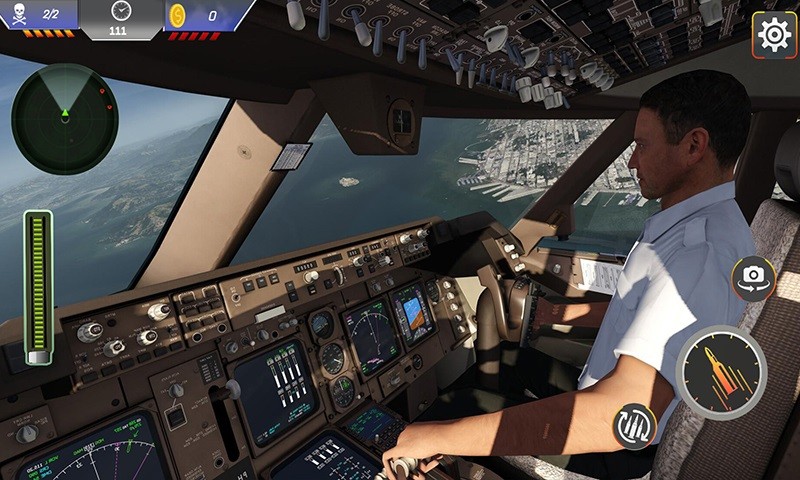Open the settings gear menu
The width and height of the screenshot is (800, 480).
pos(774,35)
